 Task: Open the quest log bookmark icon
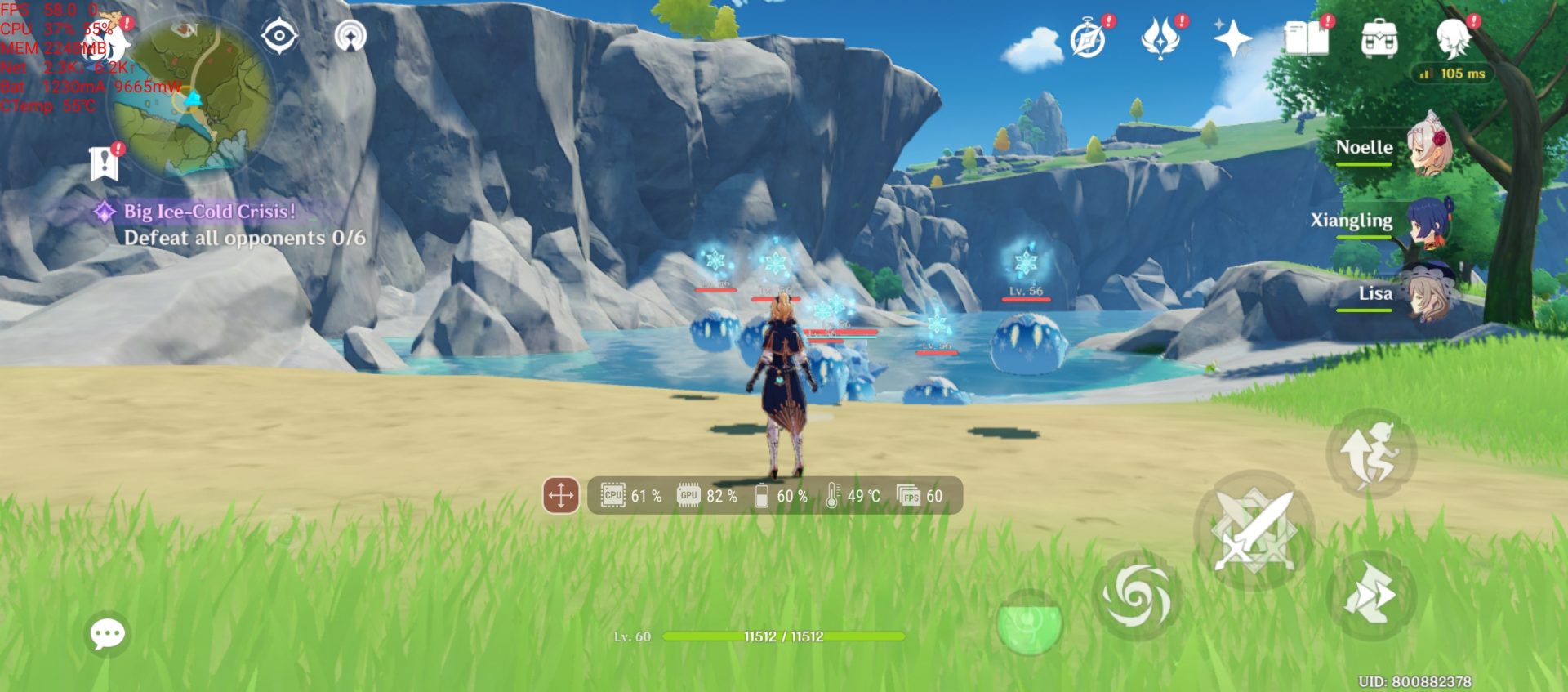tap(105, 163)
